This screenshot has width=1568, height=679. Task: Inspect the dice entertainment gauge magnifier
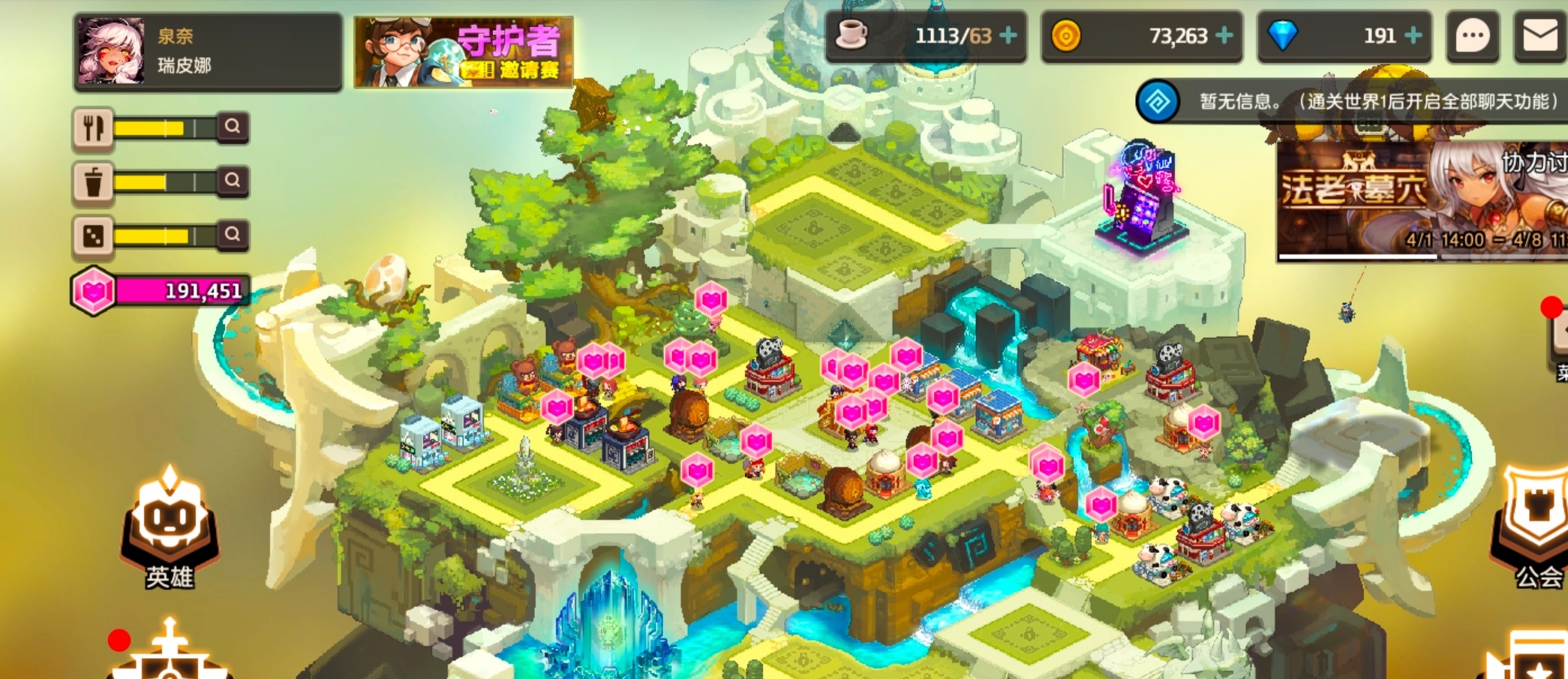233,235
